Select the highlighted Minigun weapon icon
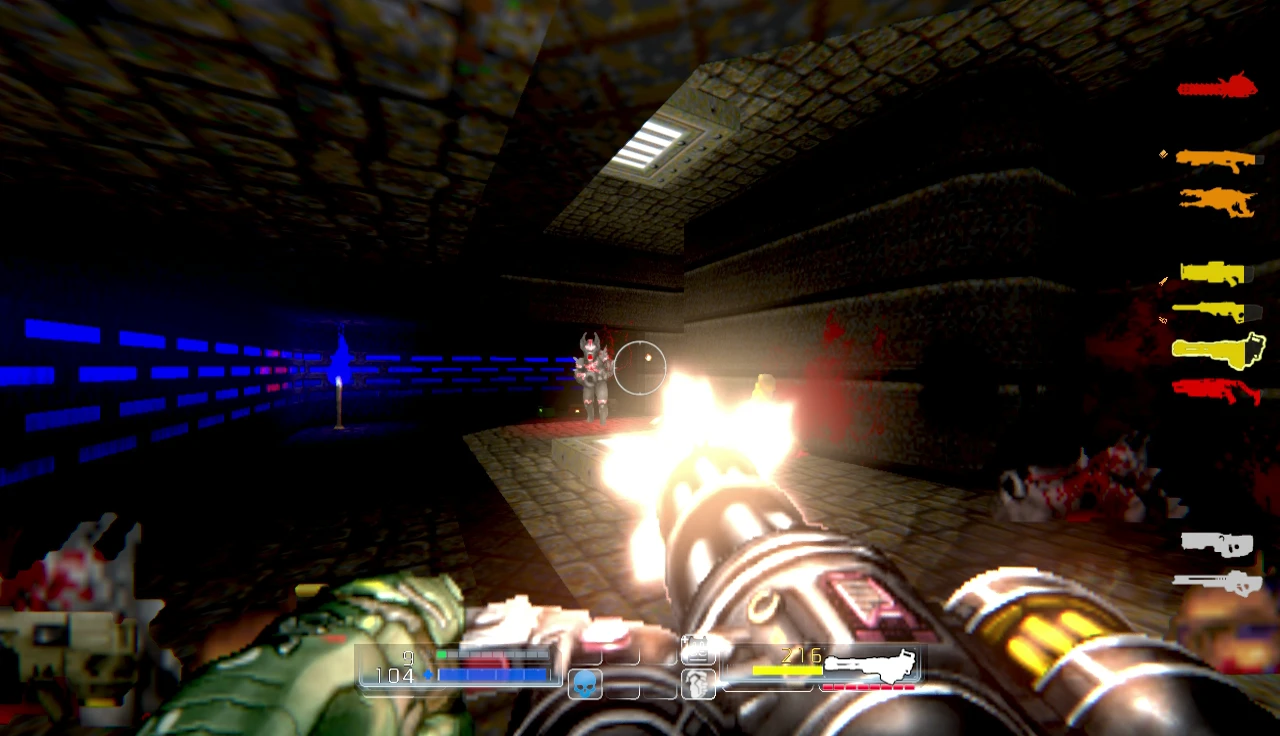 point(1216,352)
